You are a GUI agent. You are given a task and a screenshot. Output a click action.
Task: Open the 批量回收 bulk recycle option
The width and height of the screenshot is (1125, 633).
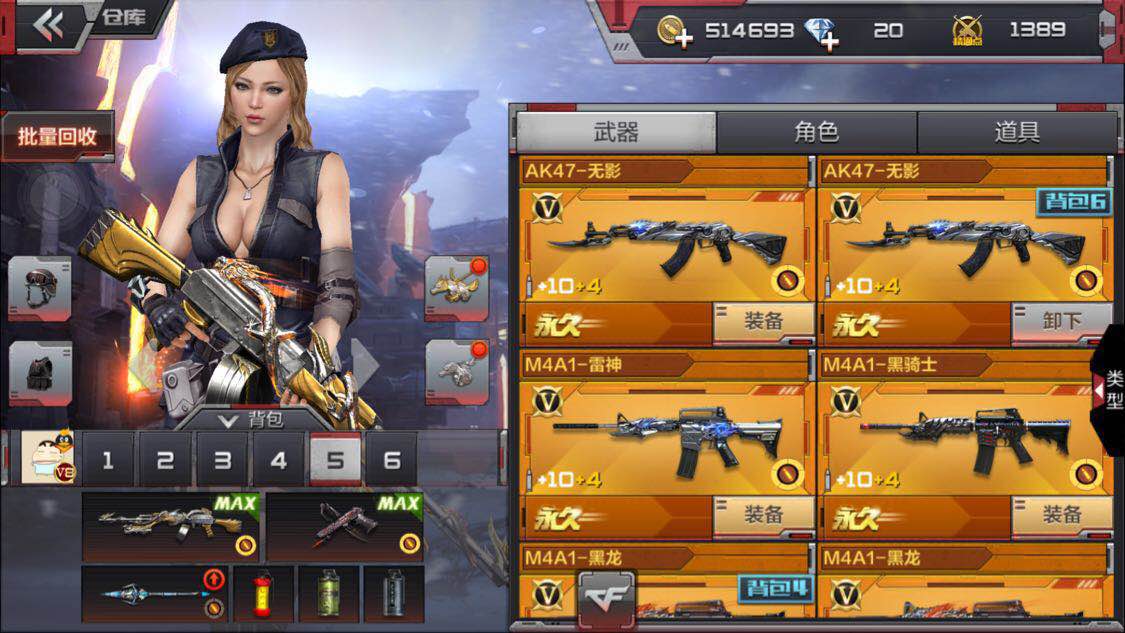(x=57, y=137)
